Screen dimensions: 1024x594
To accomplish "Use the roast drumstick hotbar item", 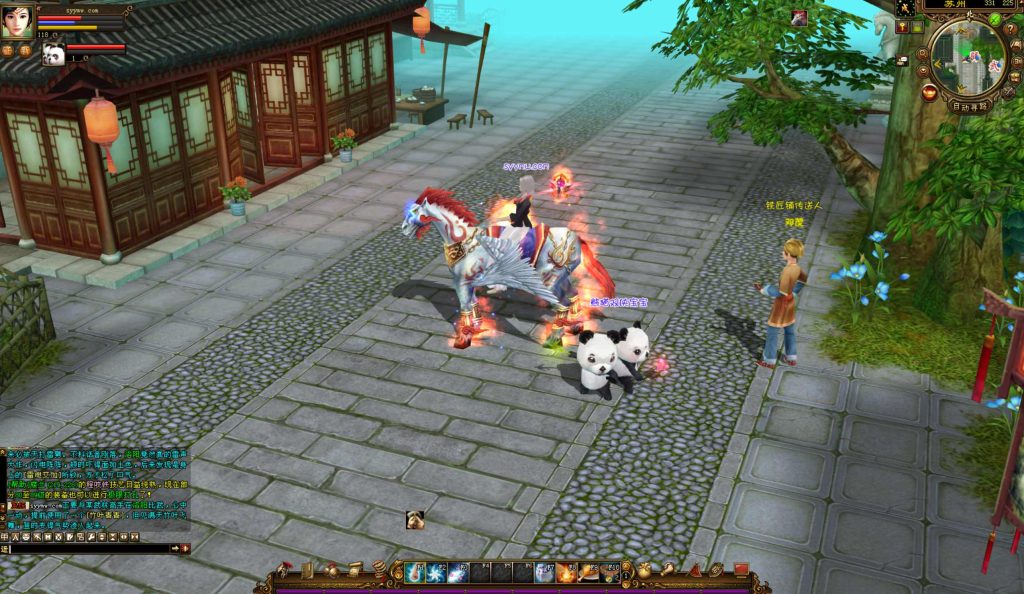I will point(588,573).
